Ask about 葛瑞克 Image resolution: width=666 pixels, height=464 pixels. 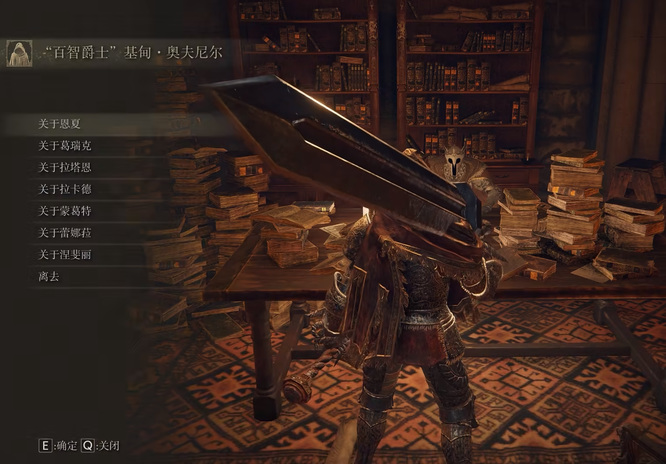click(x=65, y=146)
